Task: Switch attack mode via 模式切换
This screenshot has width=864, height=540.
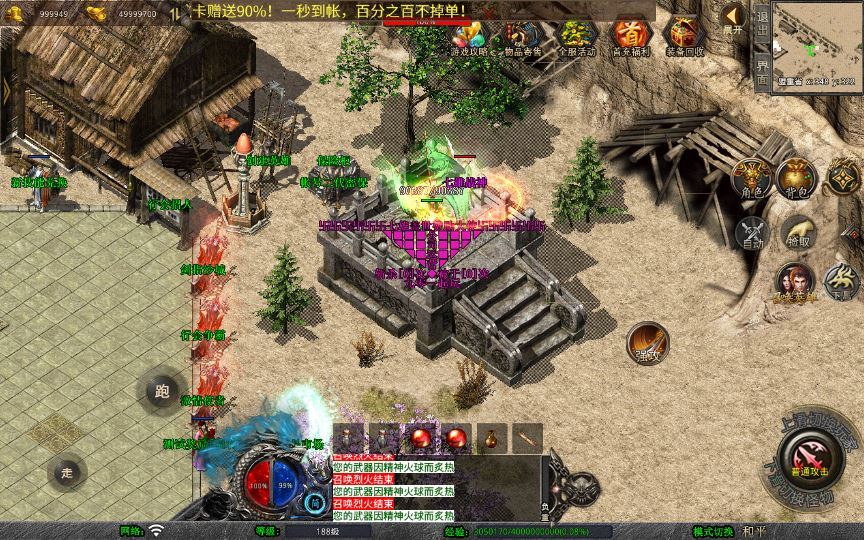Action: (x=714, y=531)
